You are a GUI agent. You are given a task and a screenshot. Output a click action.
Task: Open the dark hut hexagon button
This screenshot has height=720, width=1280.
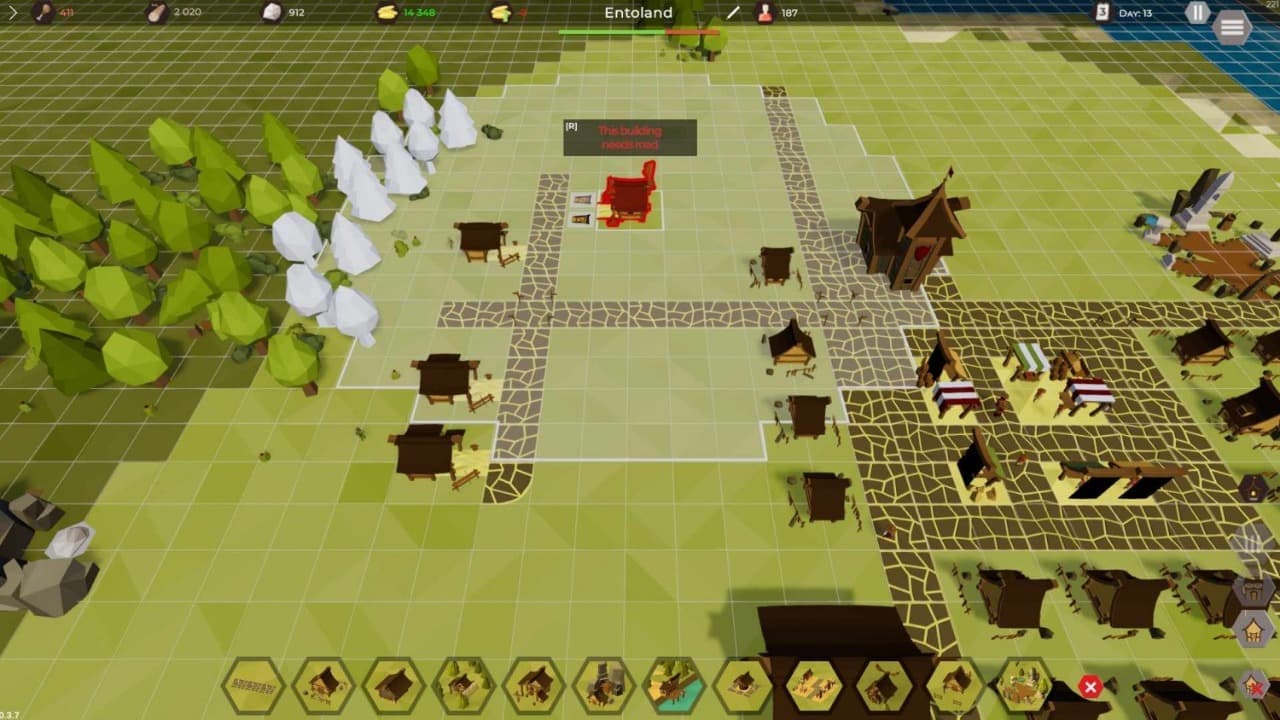click(1254, 488)
